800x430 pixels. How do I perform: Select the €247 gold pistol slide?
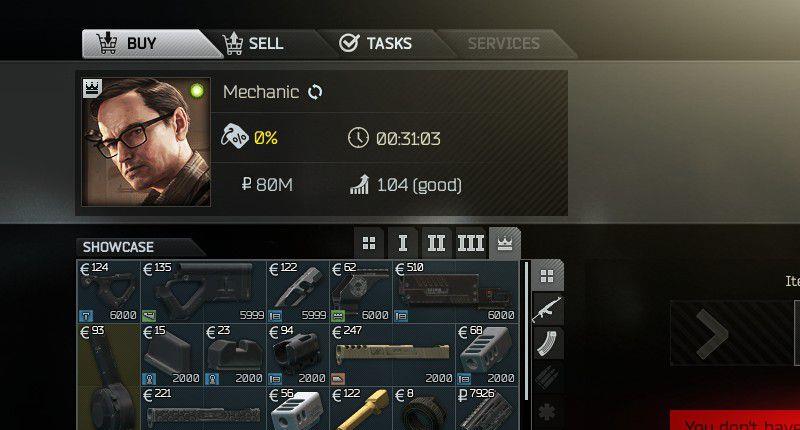pyautogui.click(x=393, y=354)
